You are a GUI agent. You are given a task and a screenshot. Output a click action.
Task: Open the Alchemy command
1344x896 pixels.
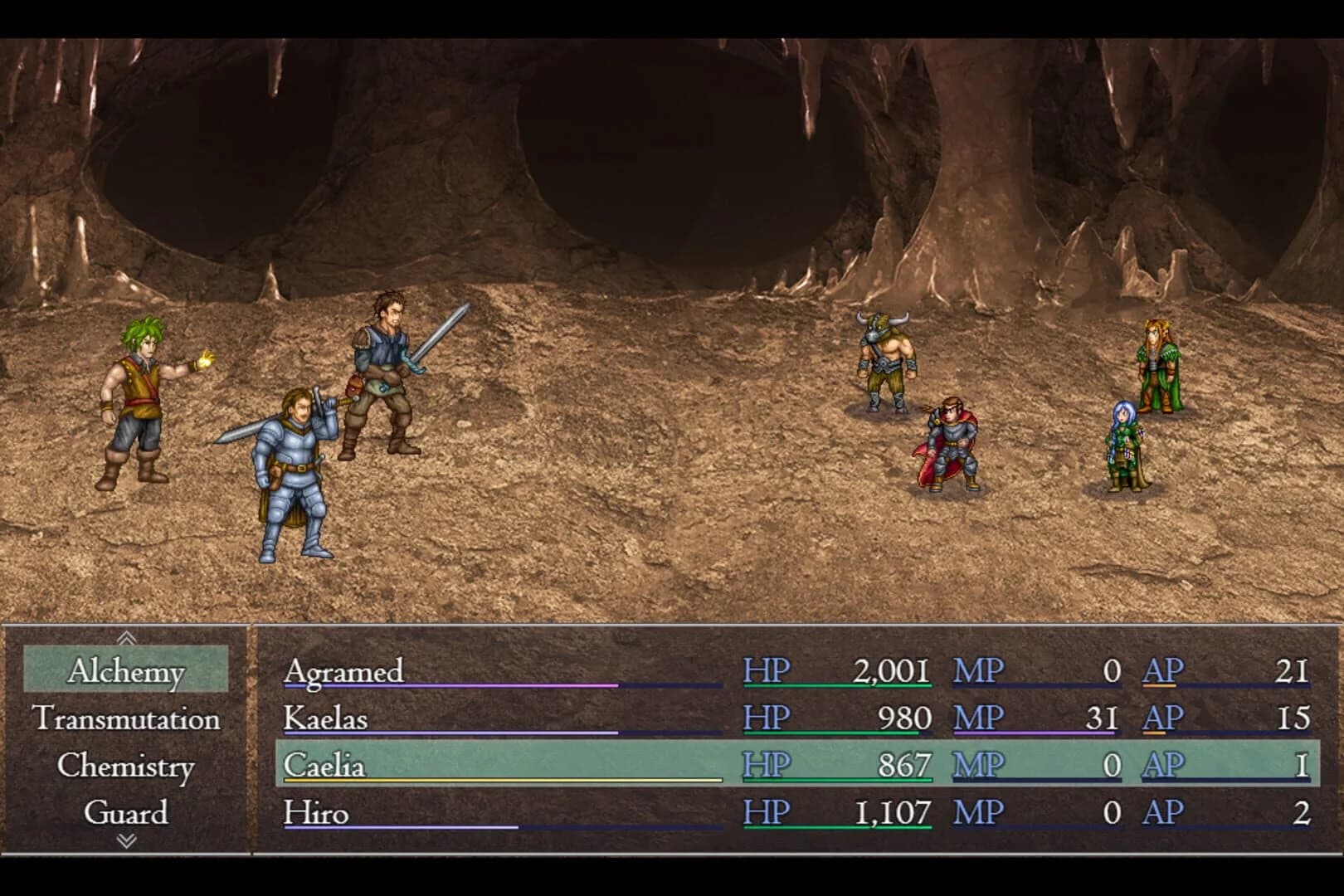pyautogui.click(x=126, y=672)
